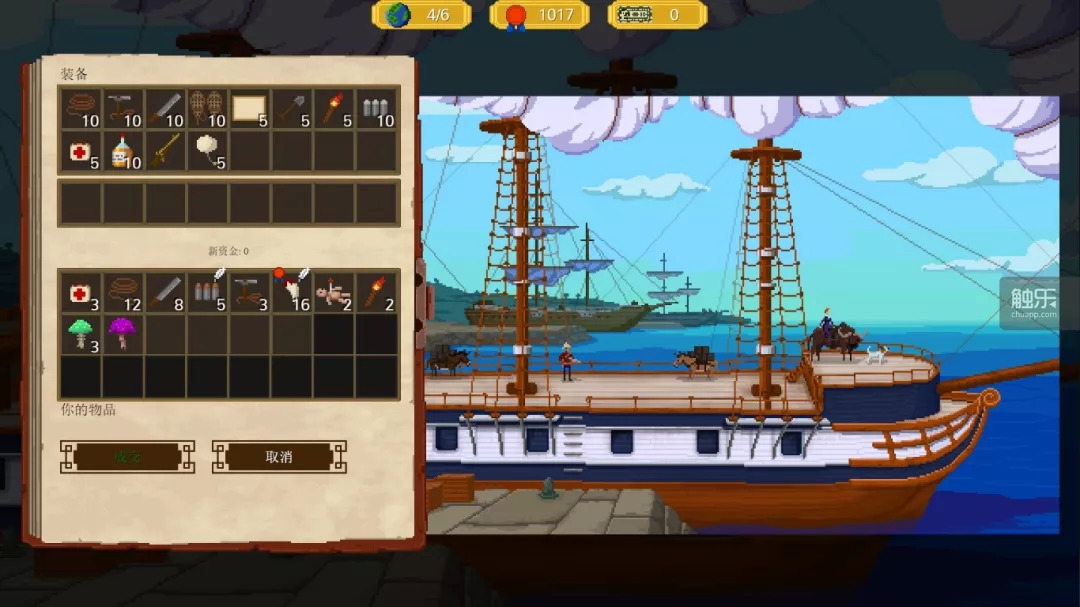Cancel the trade with the 取消 button

click(x=279, y=457)
